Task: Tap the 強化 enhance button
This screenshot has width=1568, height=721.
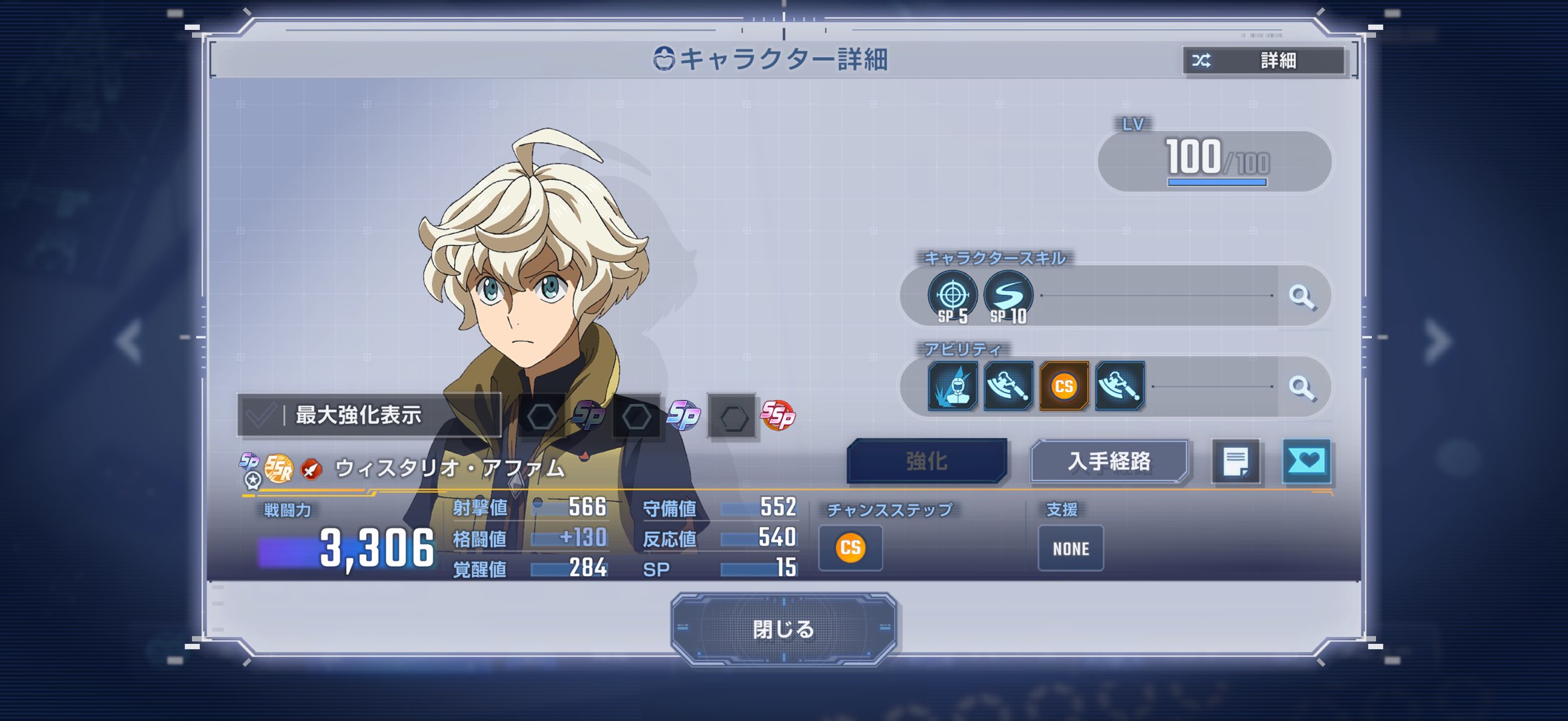Action: [x=927, y=461]
